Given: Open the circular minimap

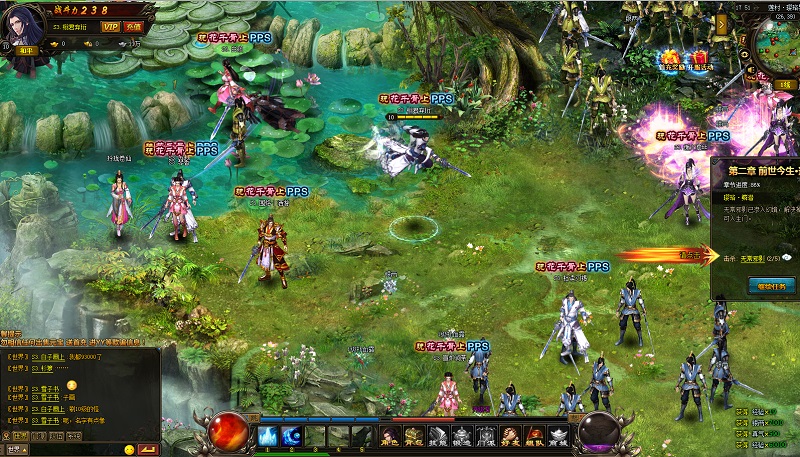Looking at the screenshot, I should tap(781, 45).
